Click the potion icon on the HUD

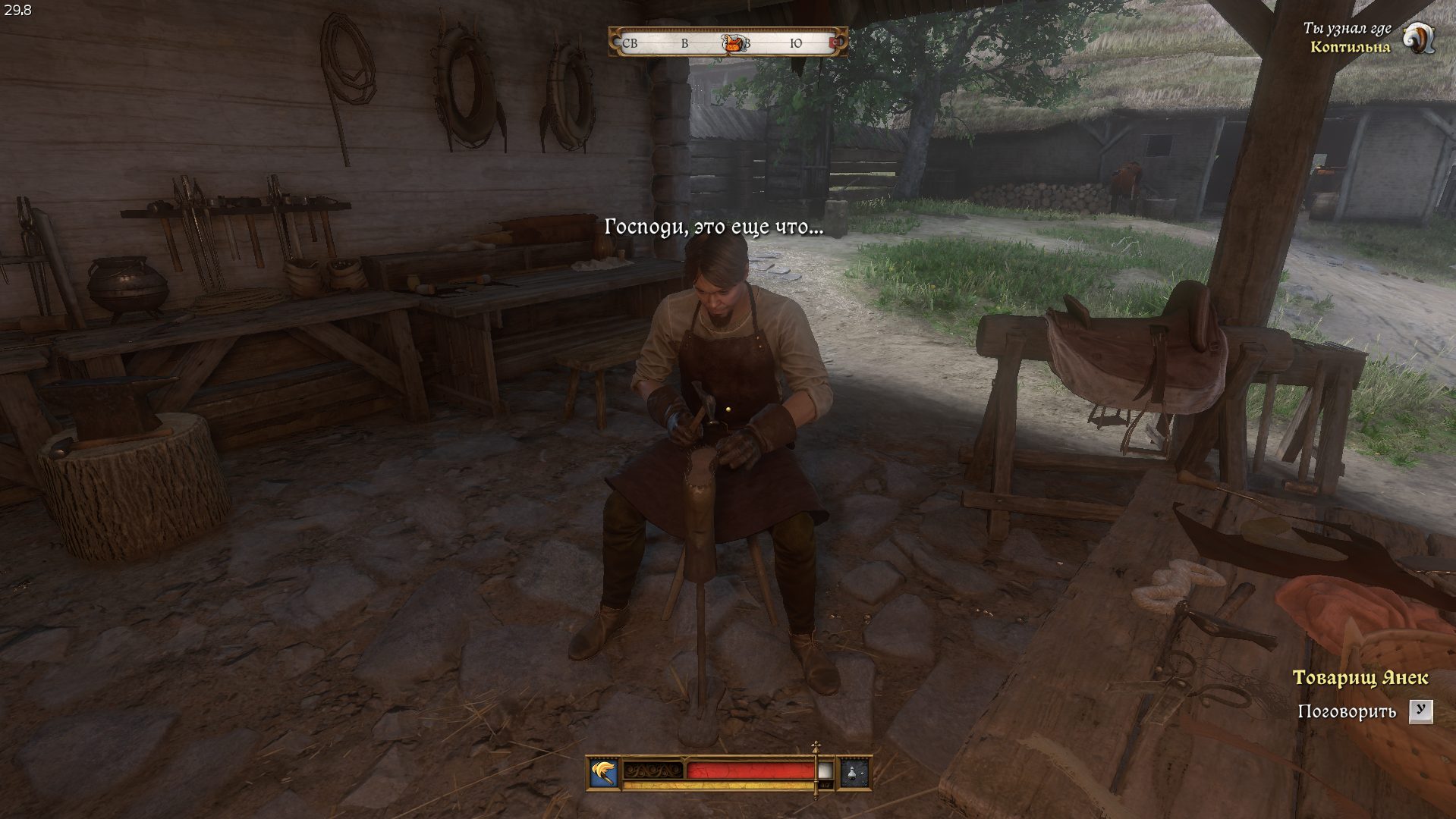pos(854,773)
